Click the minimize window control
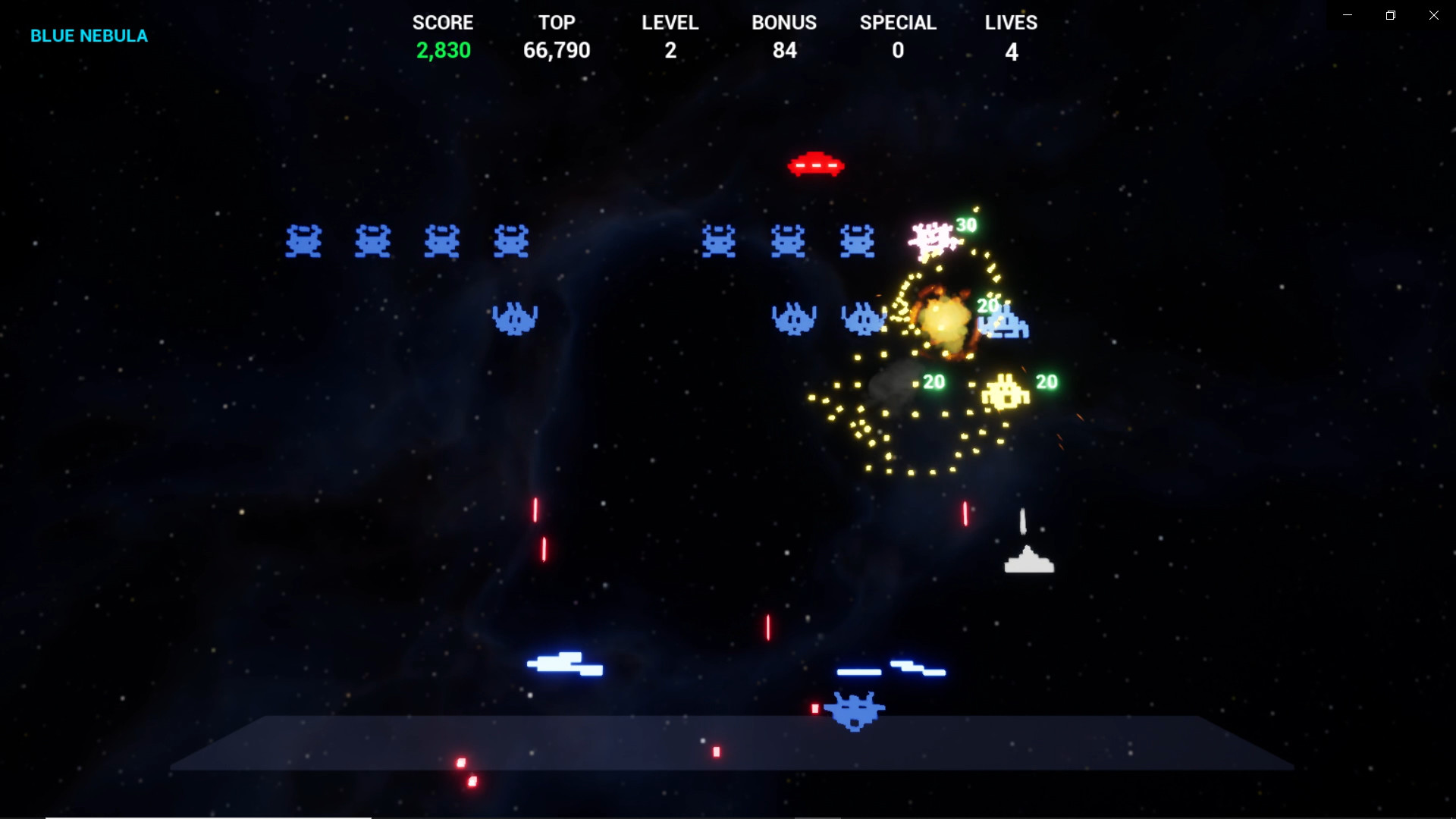This screenshot has height=819, width=1456. tap(1348, 14)
